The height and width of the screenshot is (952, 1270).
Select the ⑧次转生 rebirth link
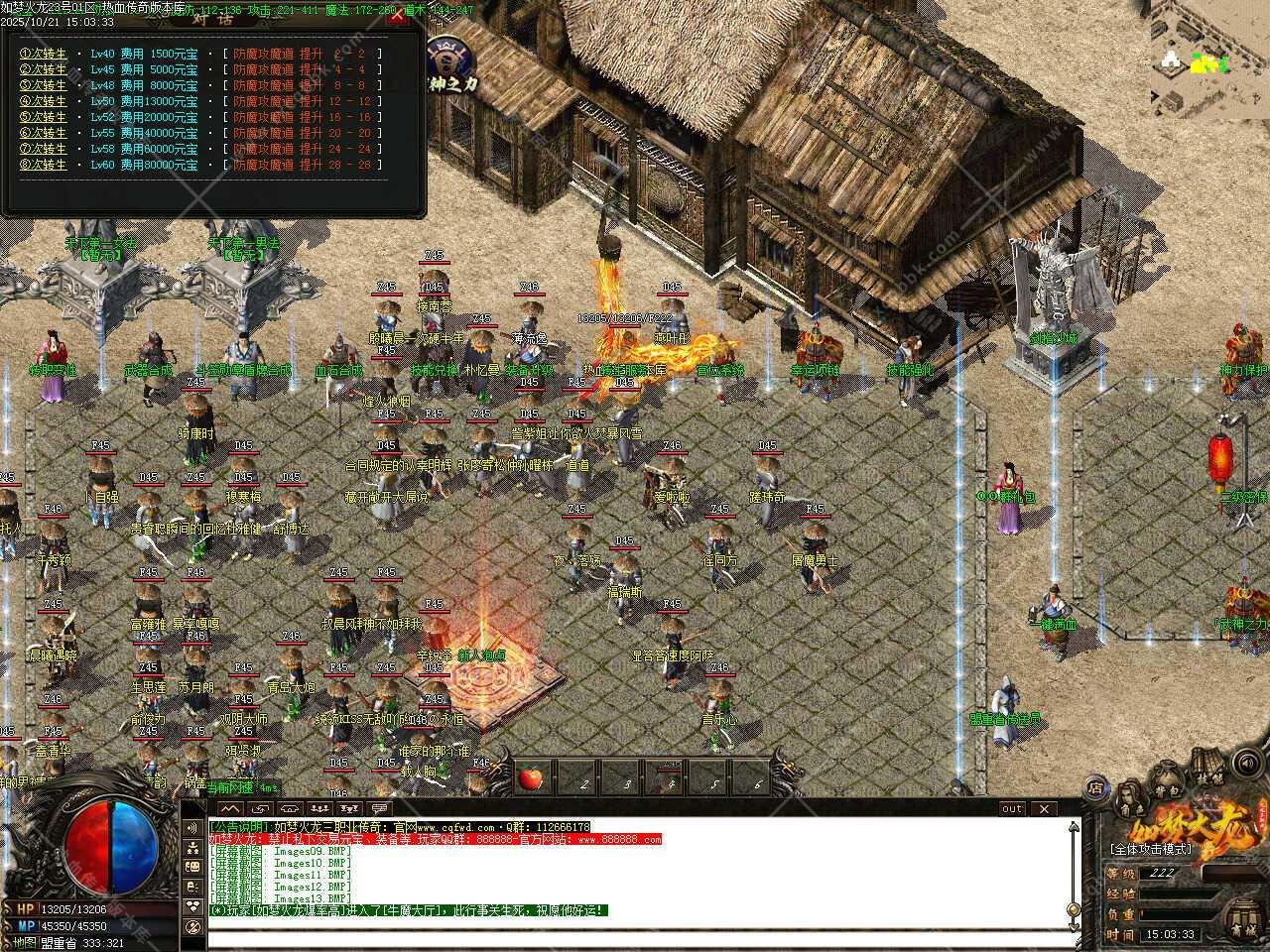(44, 165)
